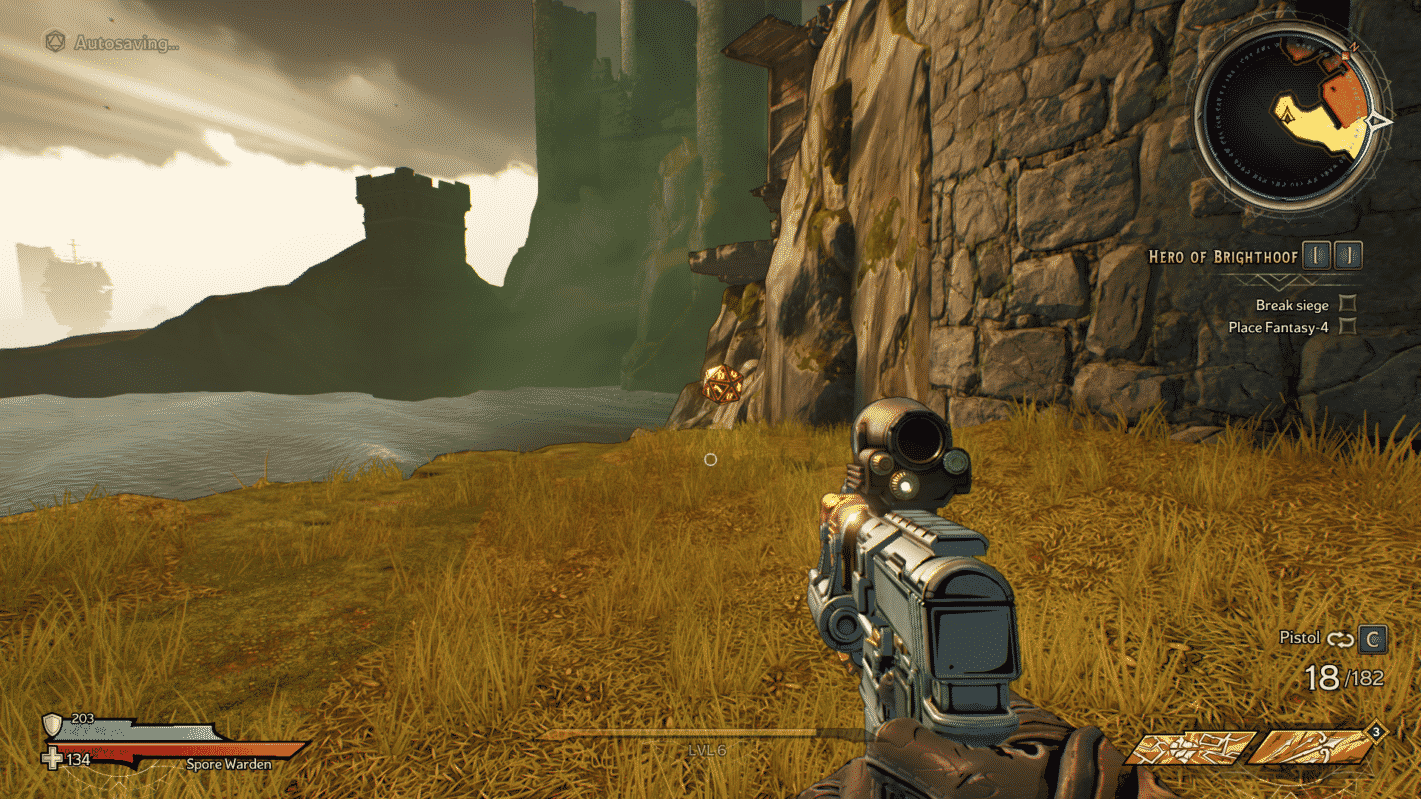Click the health cross icon
The width and height of the screenshot is (1421, 799).
pos(52,759)
